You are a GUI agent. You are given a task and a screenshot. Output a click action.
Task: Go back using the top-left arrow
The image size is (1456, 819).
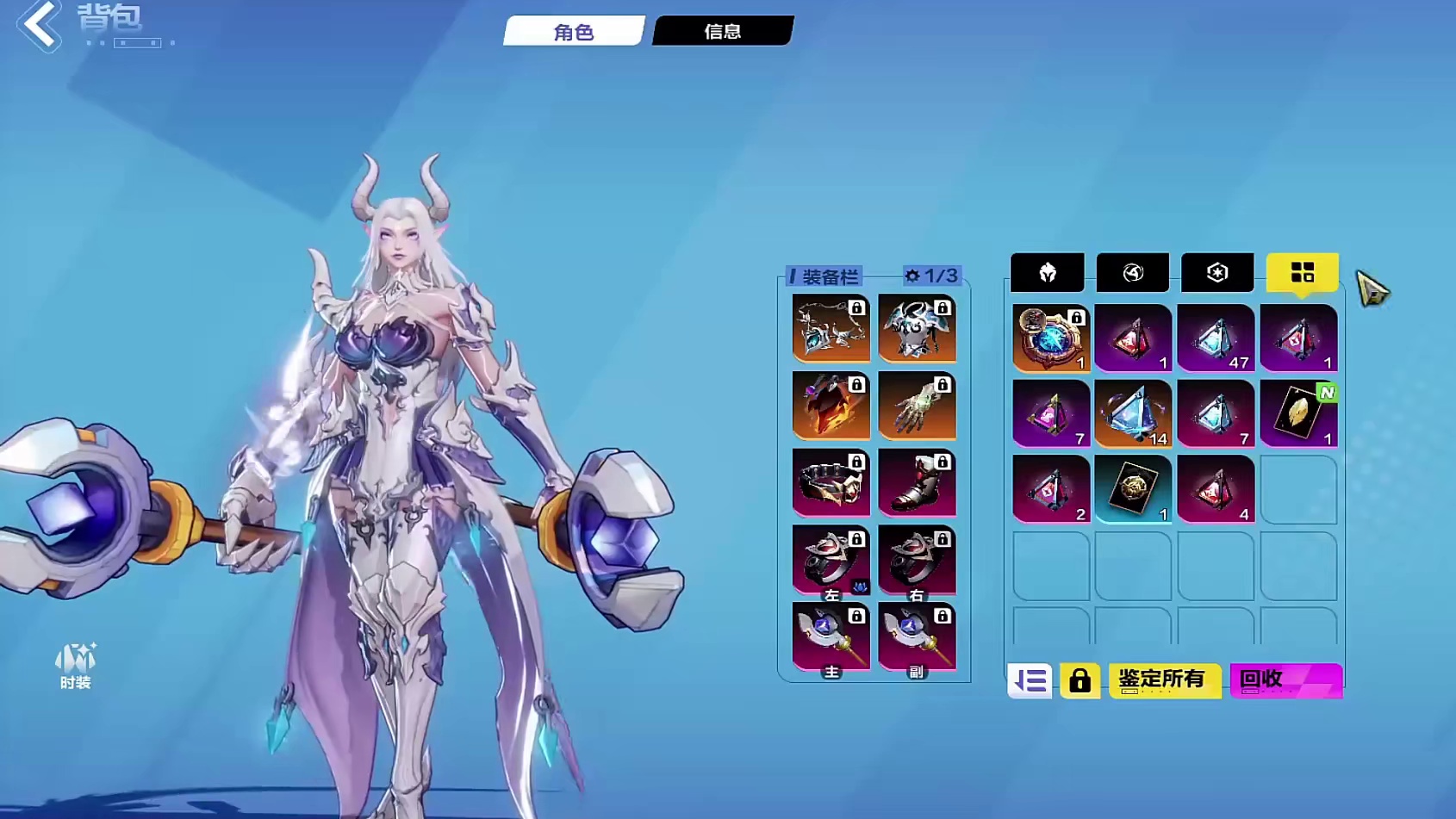pyautogui.click(x=39, y=24)
